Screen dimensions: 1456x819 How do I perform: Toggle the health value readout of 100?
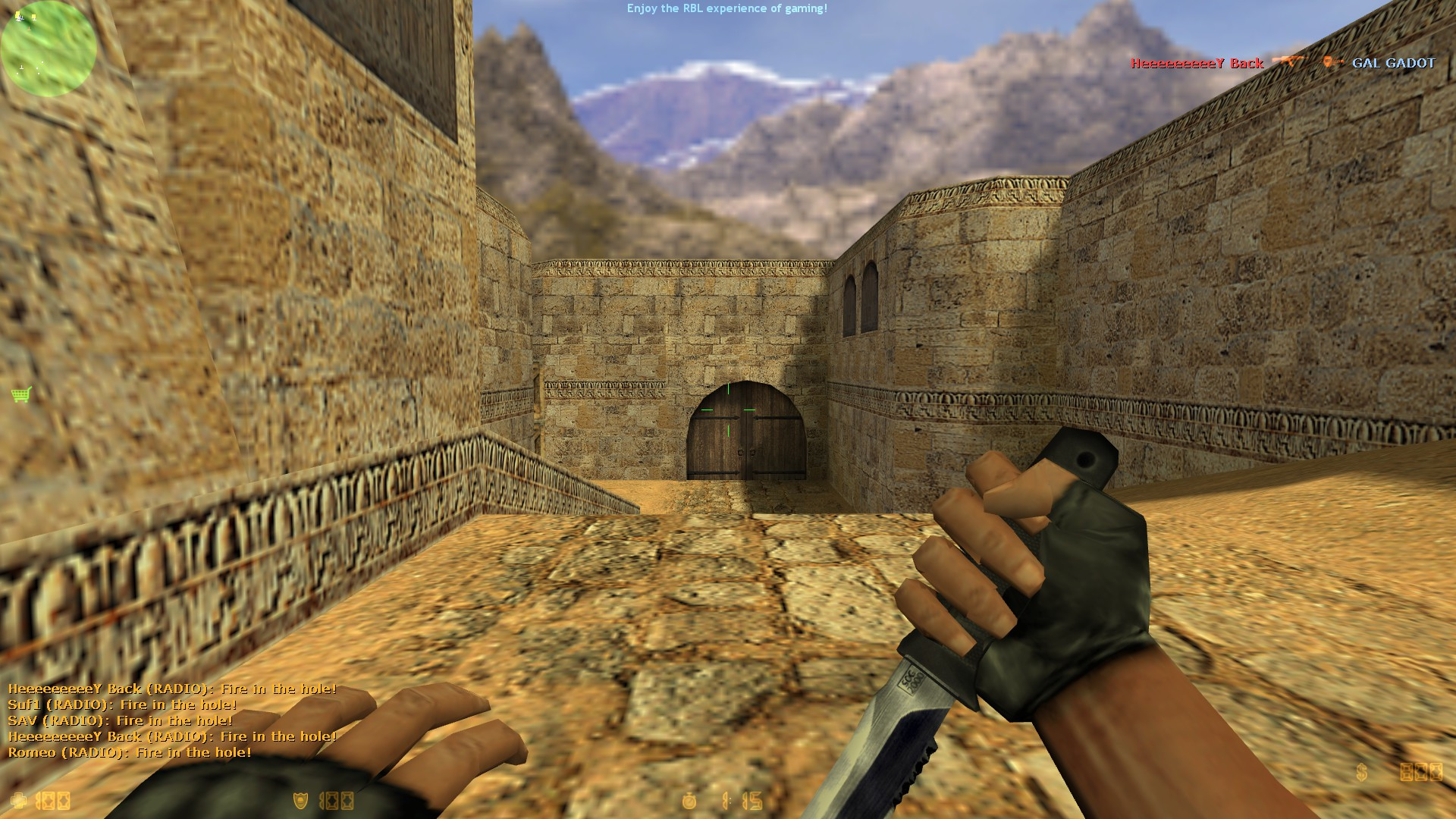[52, 801]
